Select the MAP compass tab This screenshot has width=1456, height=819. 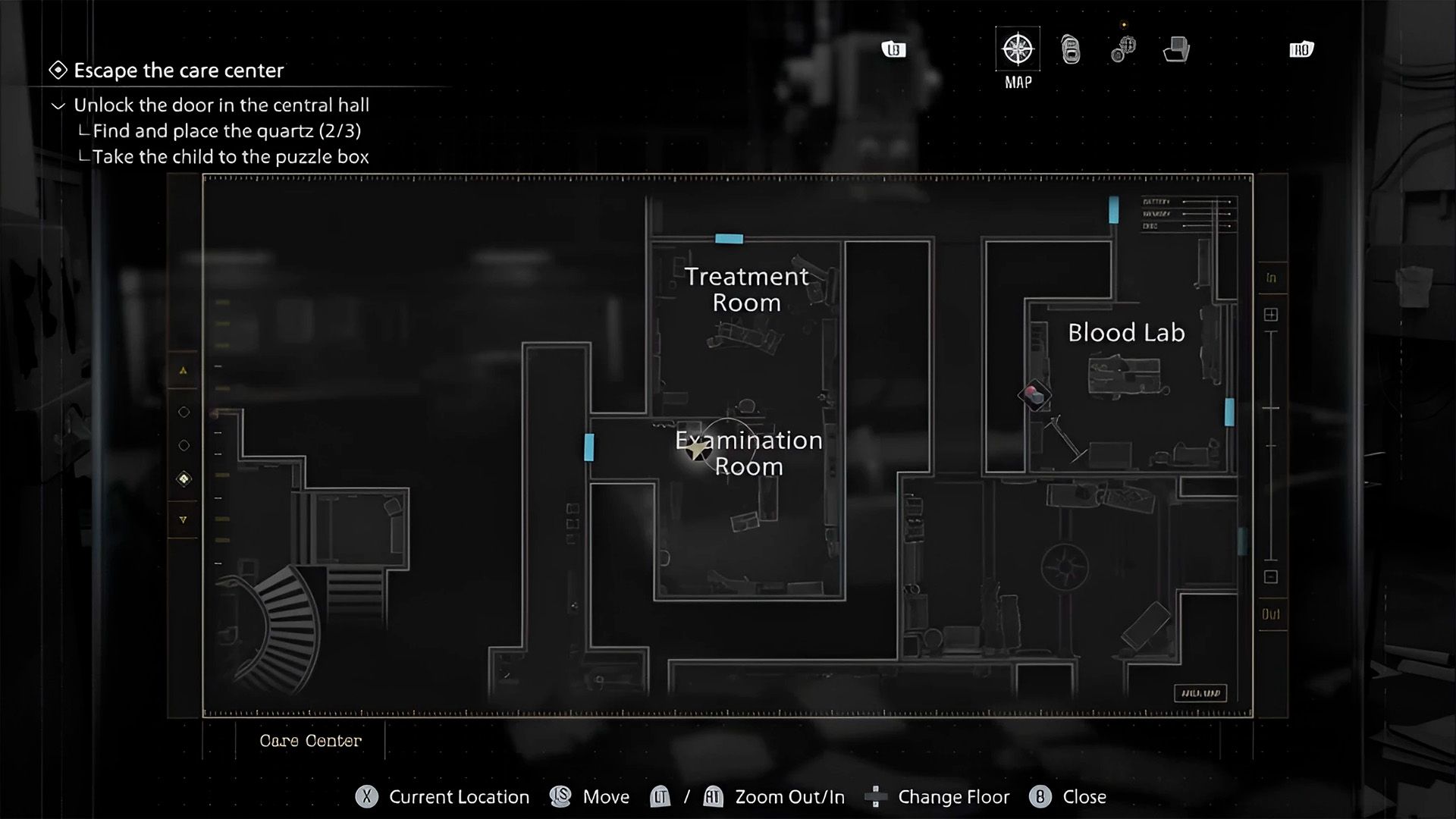[x=1018, y=50]
